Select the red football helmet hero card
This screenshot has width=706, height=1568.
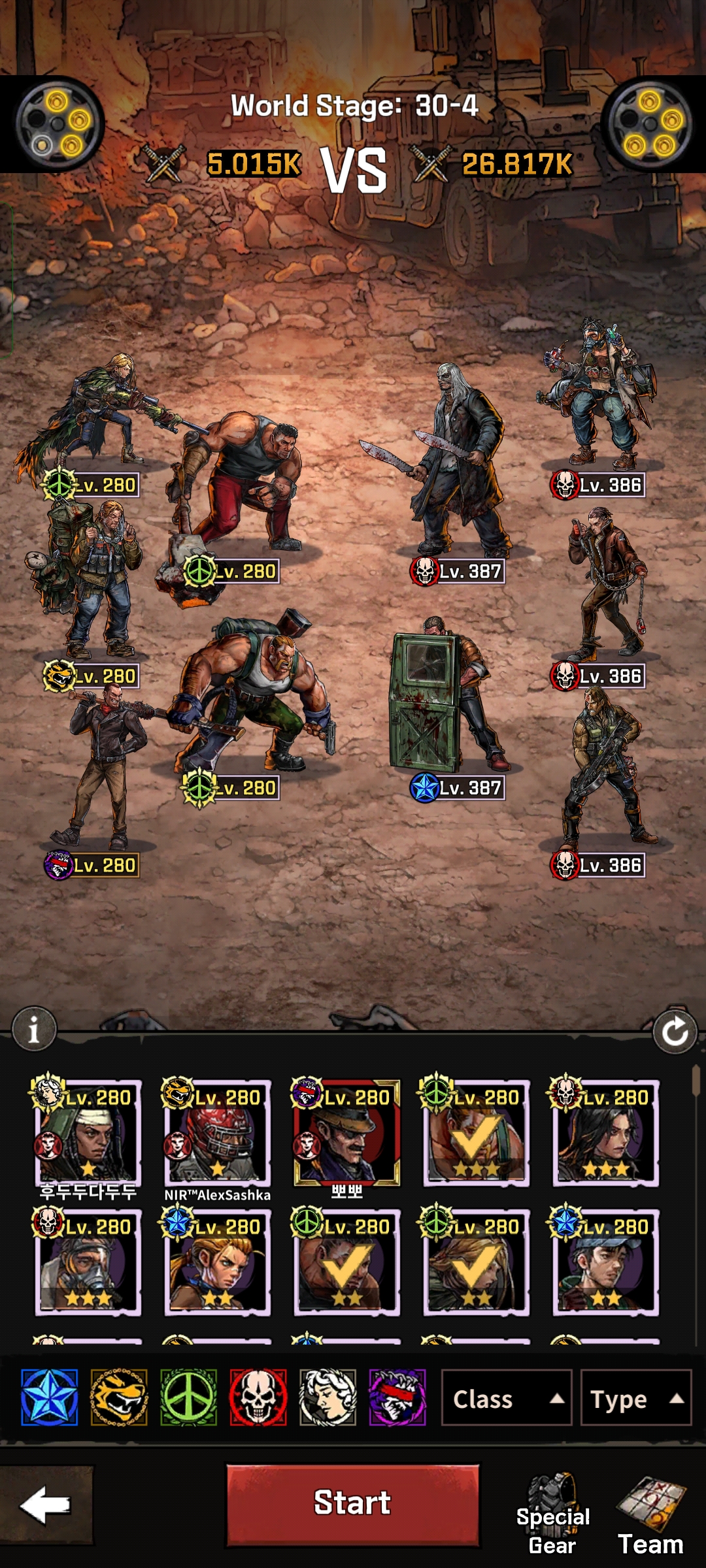pos(217,1133)
